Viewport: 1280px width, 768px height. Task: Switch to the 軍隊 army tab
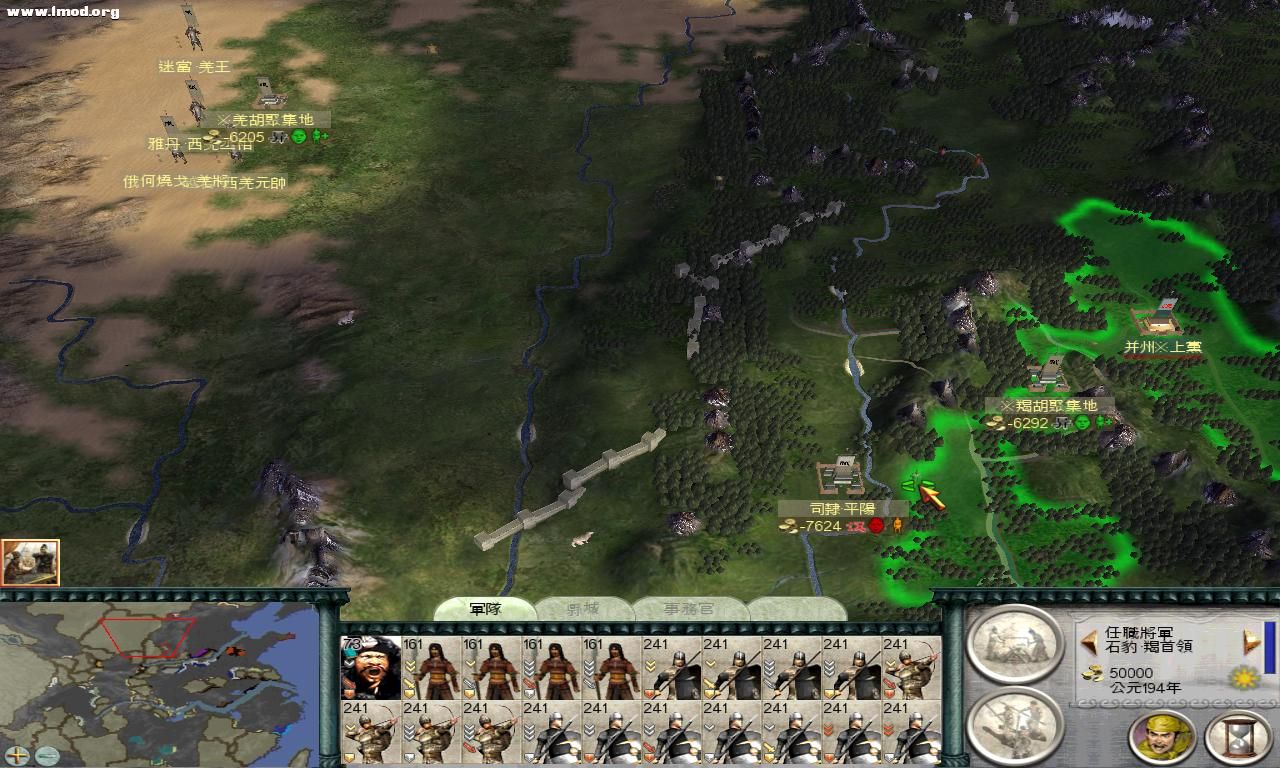click(x=485, y=608)
